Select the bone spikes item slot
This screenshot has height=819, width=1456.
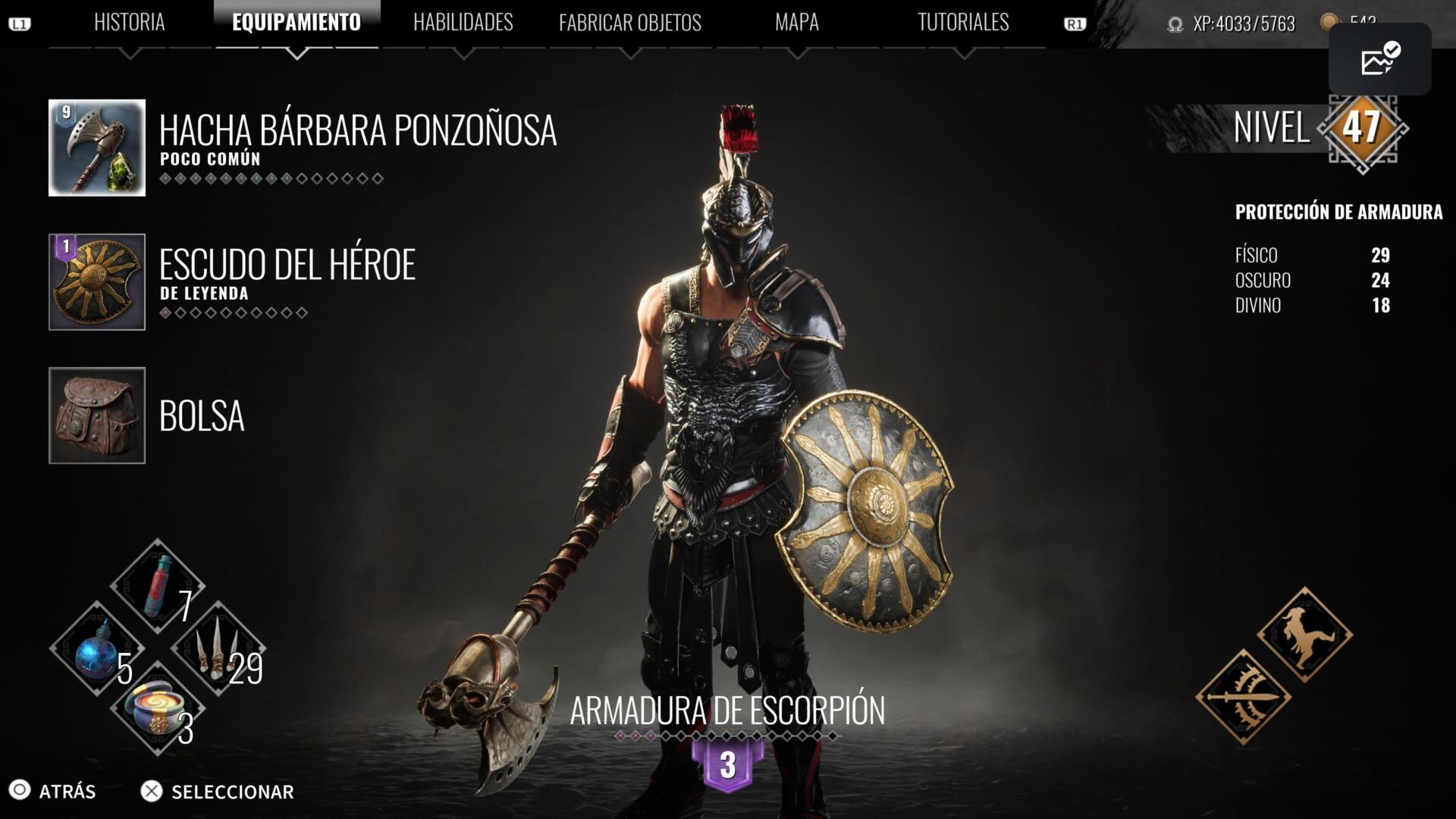pyautogui.click(x=218, y=649)
